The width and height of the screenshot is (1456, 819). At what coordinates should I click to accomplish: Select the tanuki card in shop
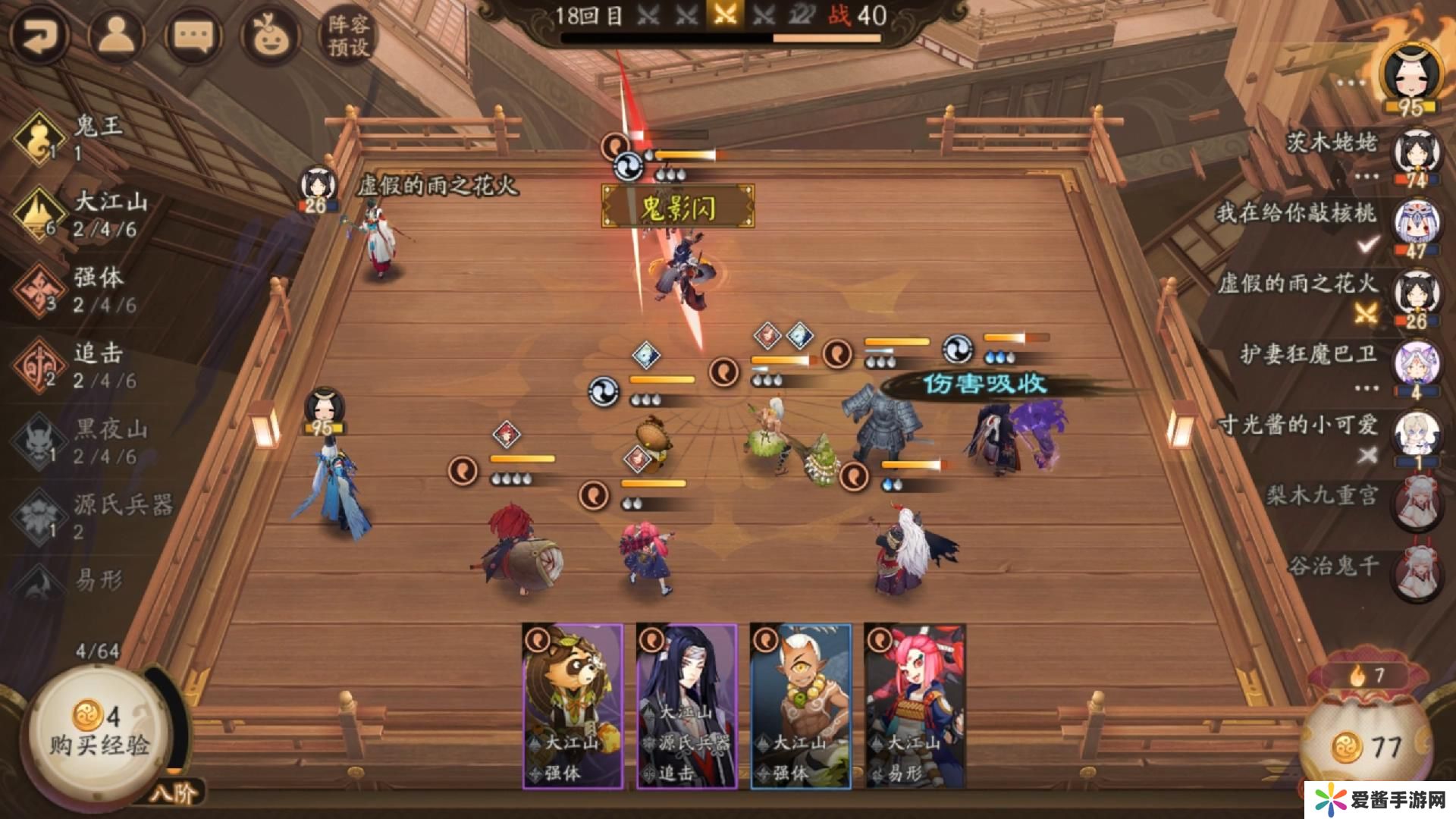[573, 706]
